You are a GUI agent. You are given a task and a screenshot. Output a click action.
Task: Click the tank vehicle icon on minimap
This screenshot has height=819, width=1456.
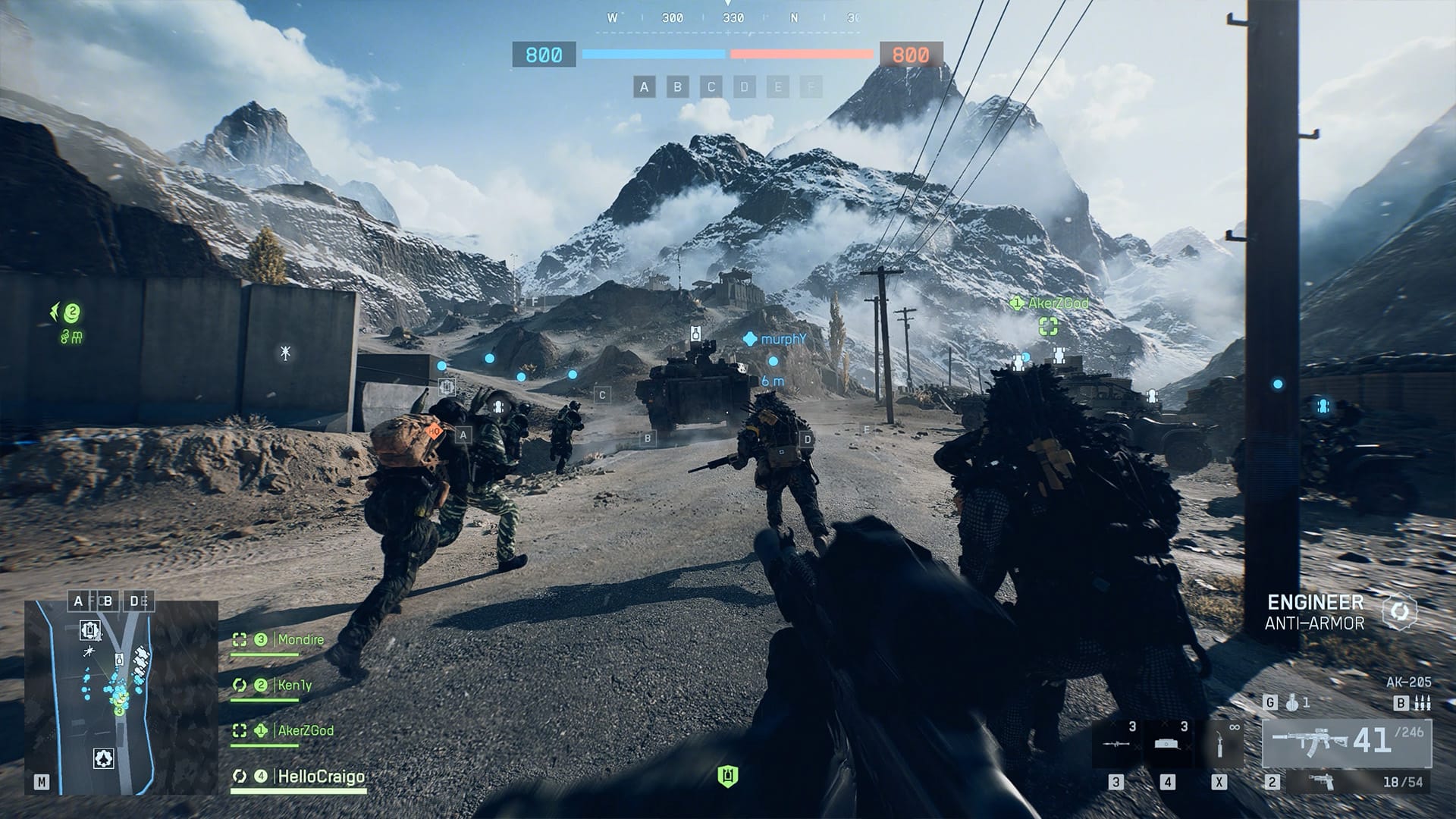91,629
